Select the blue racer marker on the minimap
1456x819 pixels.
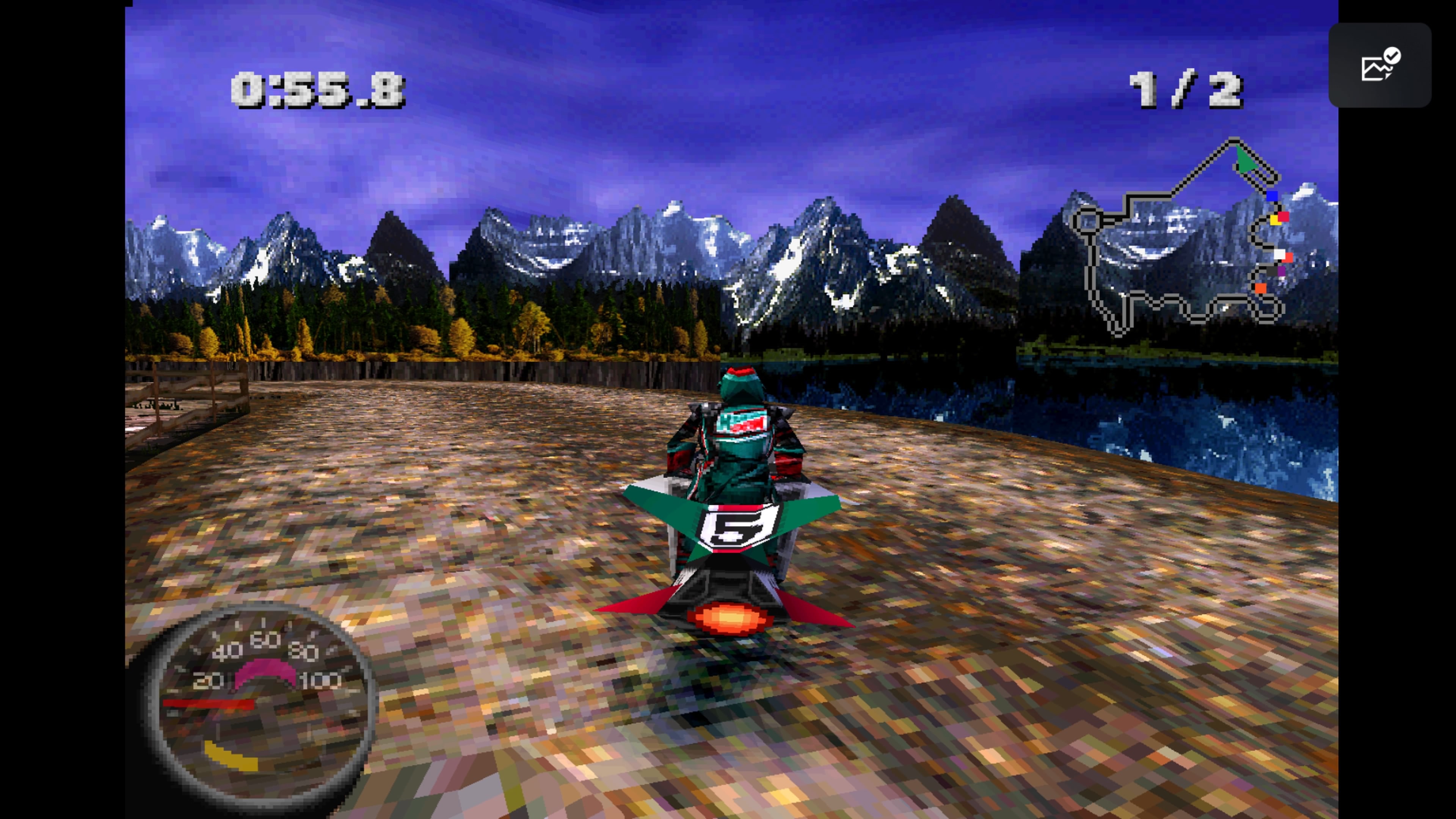pyautogui.click(x=1272, y=196)
